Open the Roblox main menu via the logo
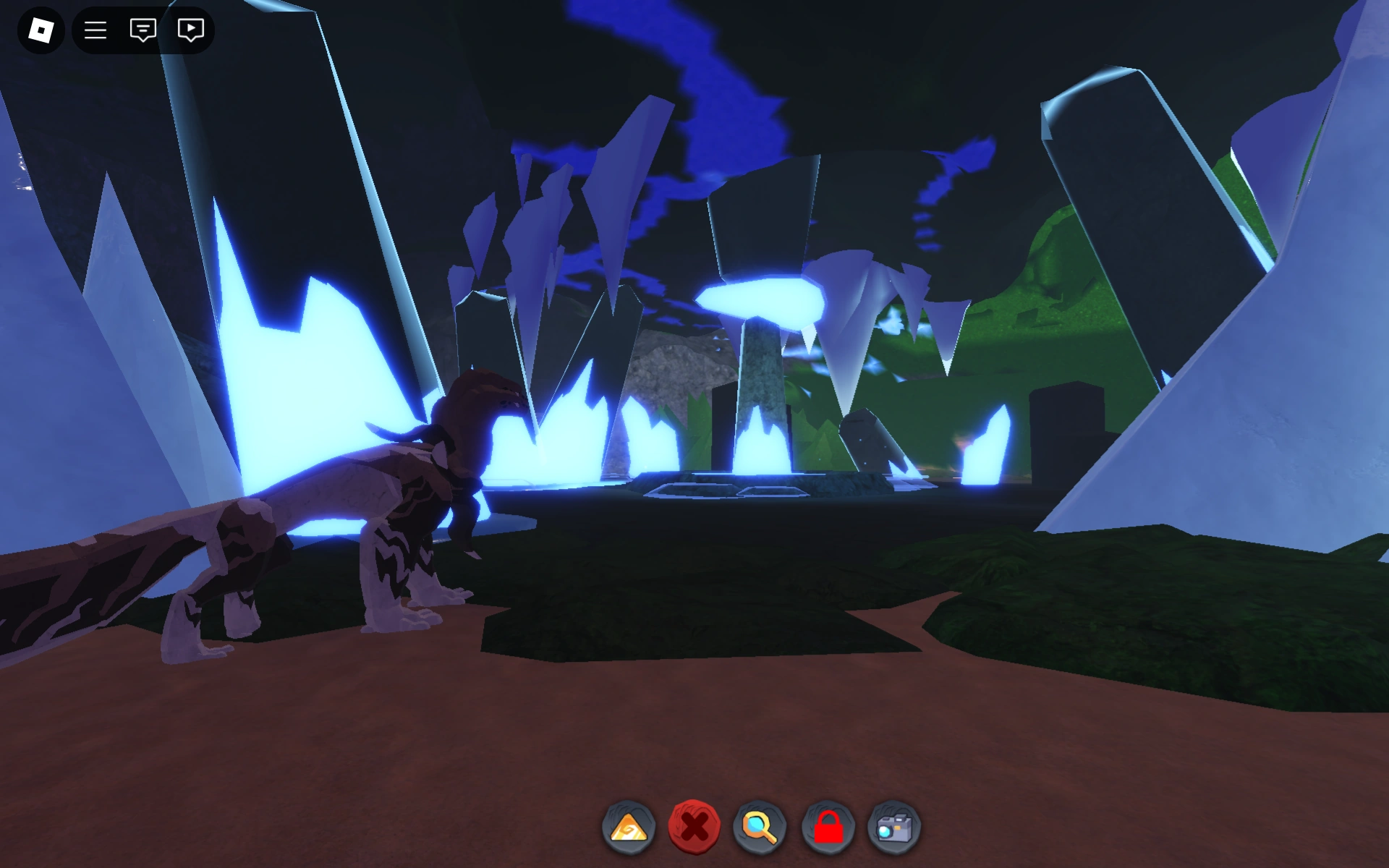The width and height of the screenshot is (1389, 868). click(x=40, y=30)
